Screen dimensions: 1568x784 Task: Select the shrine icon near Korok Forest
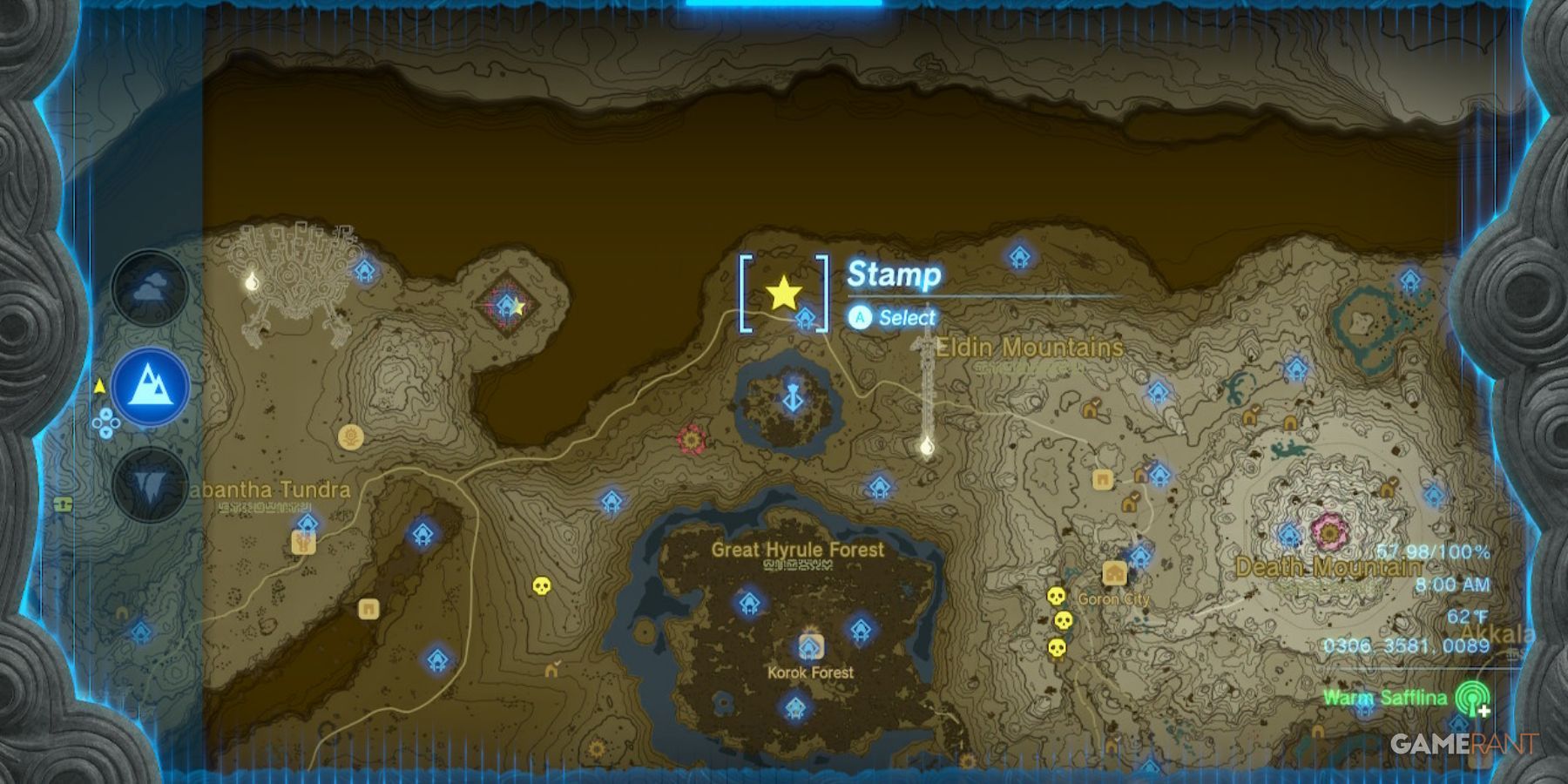point(810,647)
